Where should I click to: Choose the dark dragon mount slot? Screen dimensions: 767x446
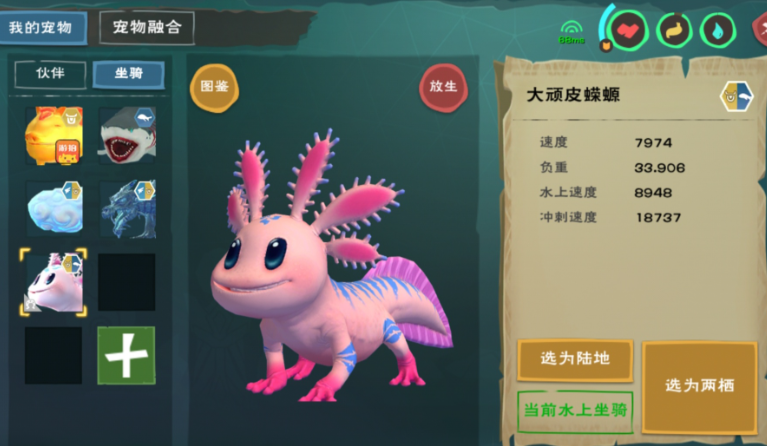[127, 208]
